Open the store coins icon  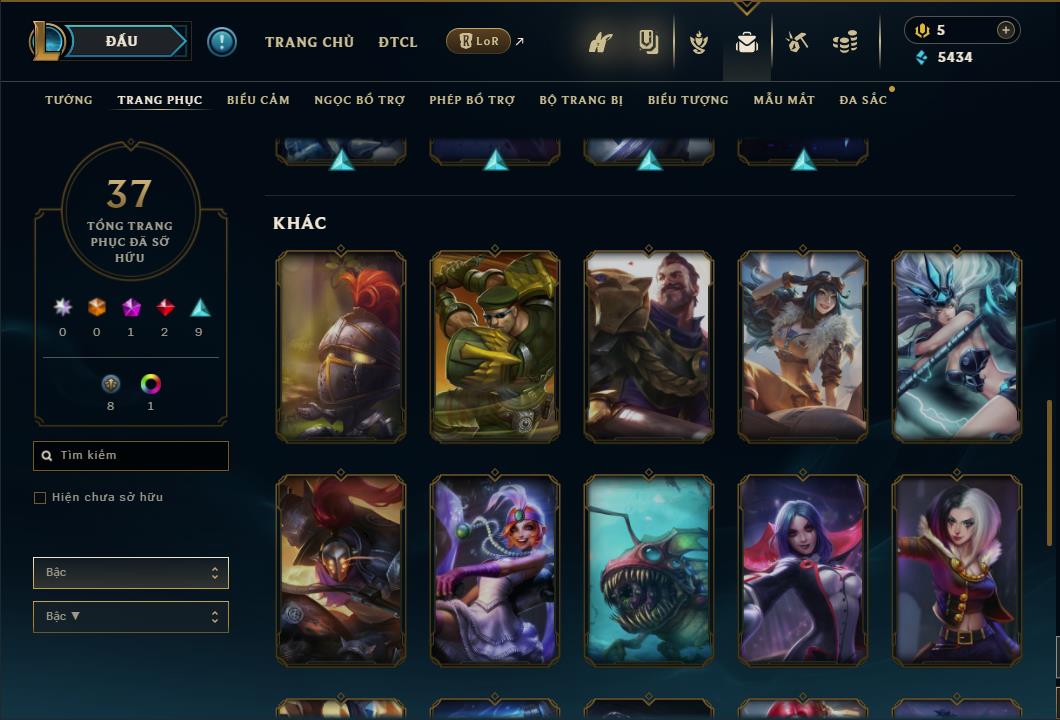point(845,42)
